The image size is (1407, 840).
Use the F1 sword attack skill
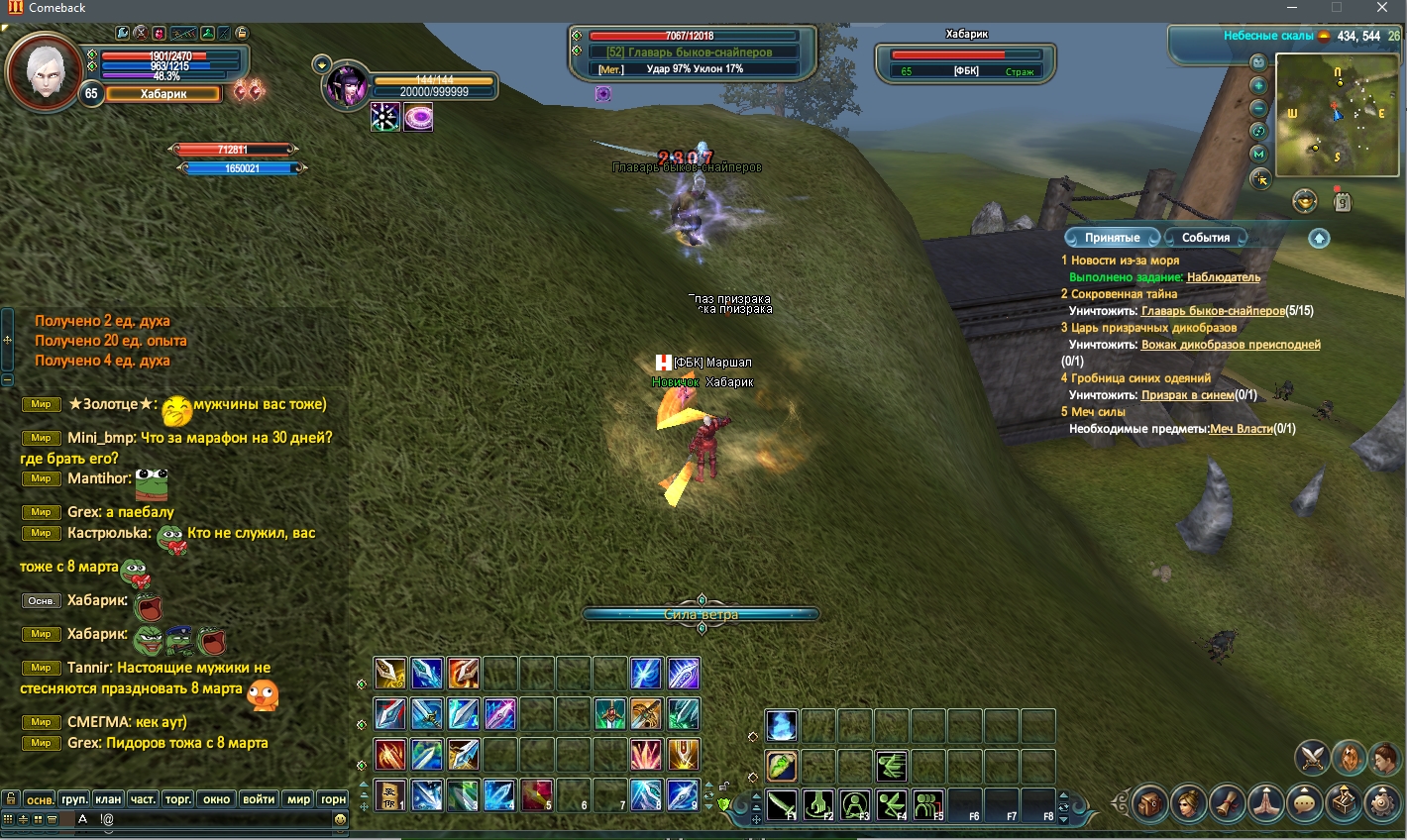(782, 804)
